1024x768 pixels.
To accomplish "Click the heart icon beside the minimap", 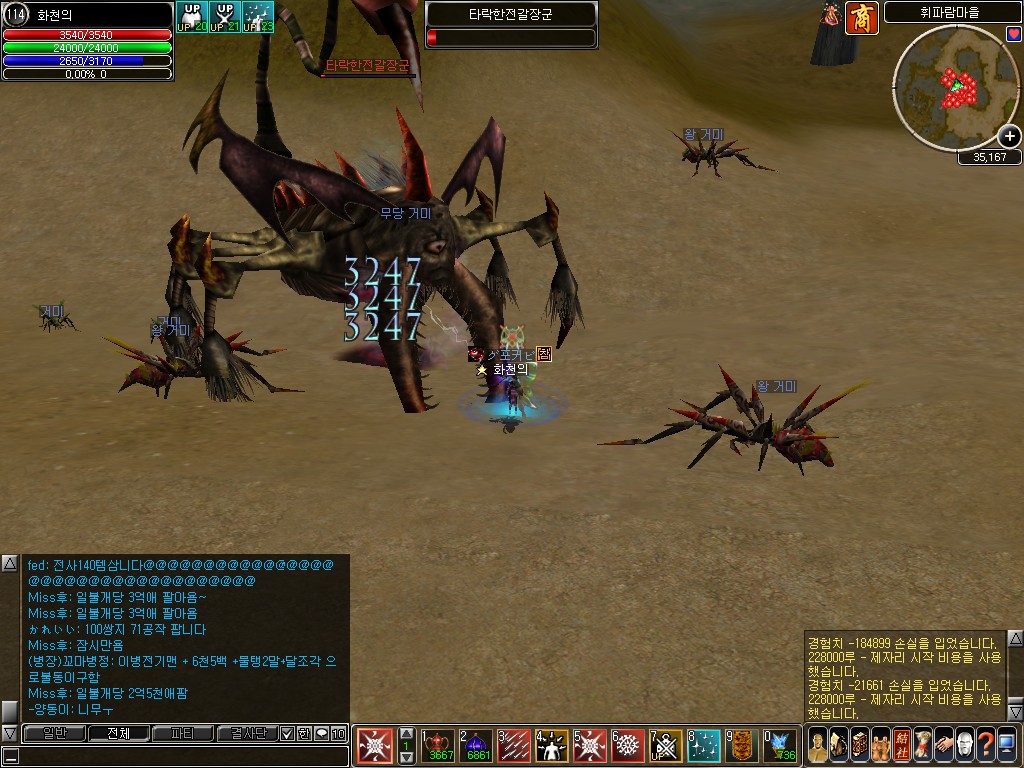I will (1014, 35).
